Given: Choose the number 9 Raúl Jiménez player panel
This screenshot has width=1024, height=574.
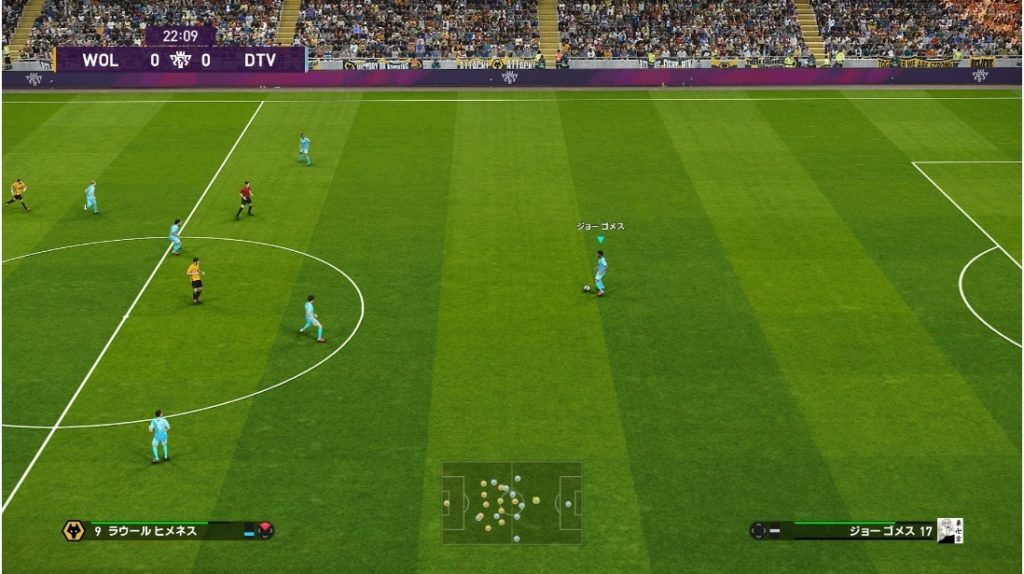Looking at the screenshot, I should click(165, 531).
